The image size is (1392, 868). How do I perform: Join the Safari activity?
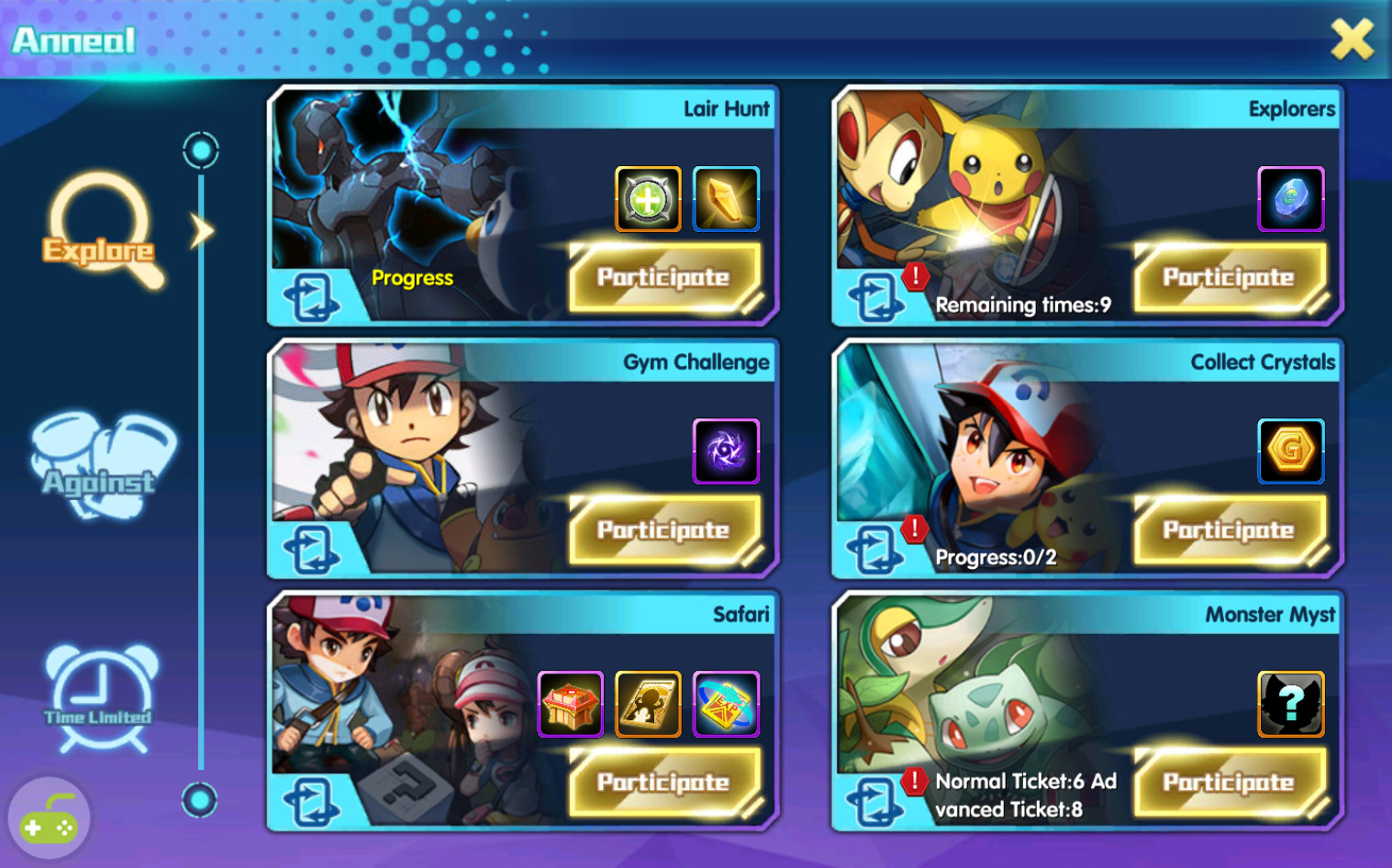point(664,782)
